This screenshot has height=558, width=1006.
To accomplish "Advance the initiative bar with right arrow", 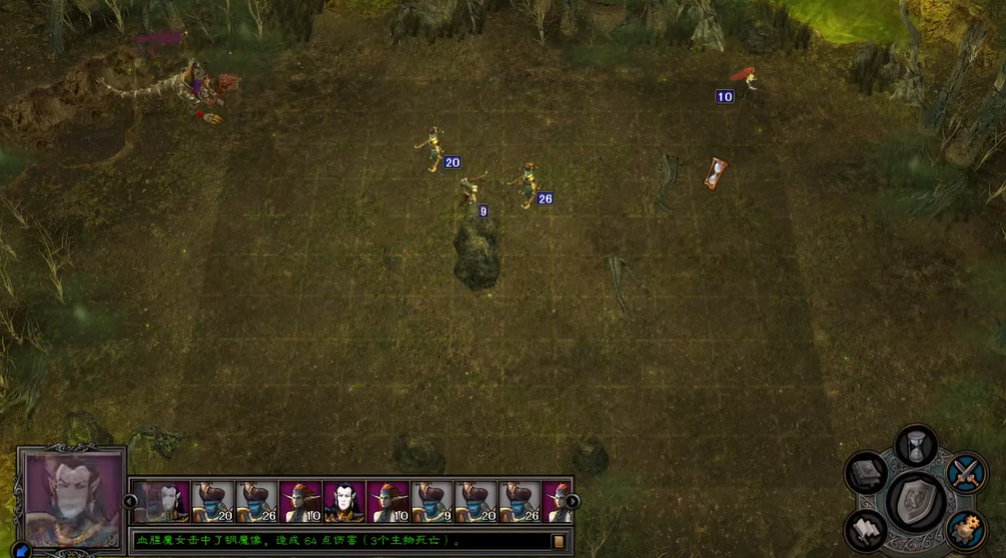I will coord(572,502).
